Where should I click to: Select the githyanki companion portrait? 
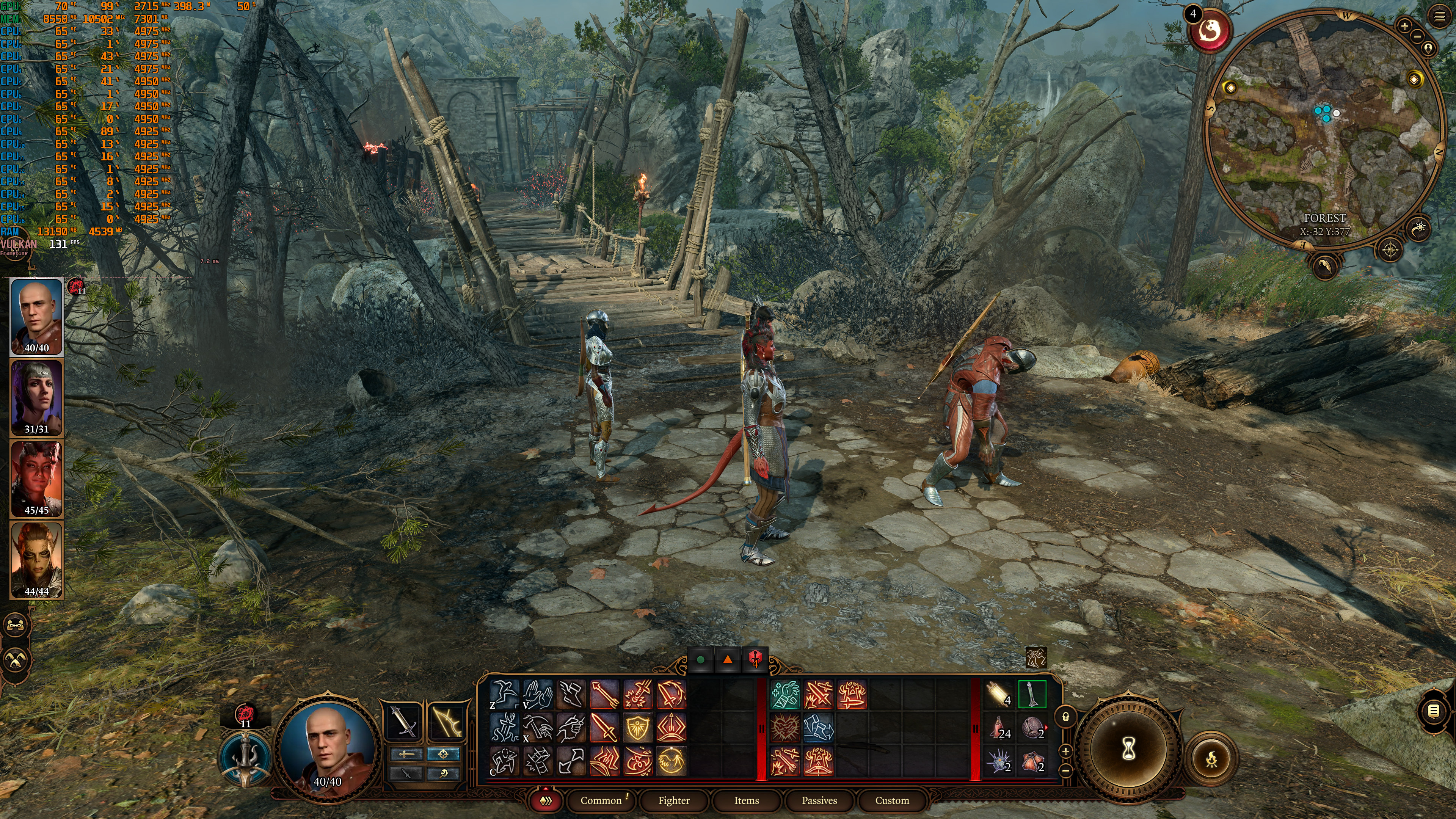(x=37, y=560)
